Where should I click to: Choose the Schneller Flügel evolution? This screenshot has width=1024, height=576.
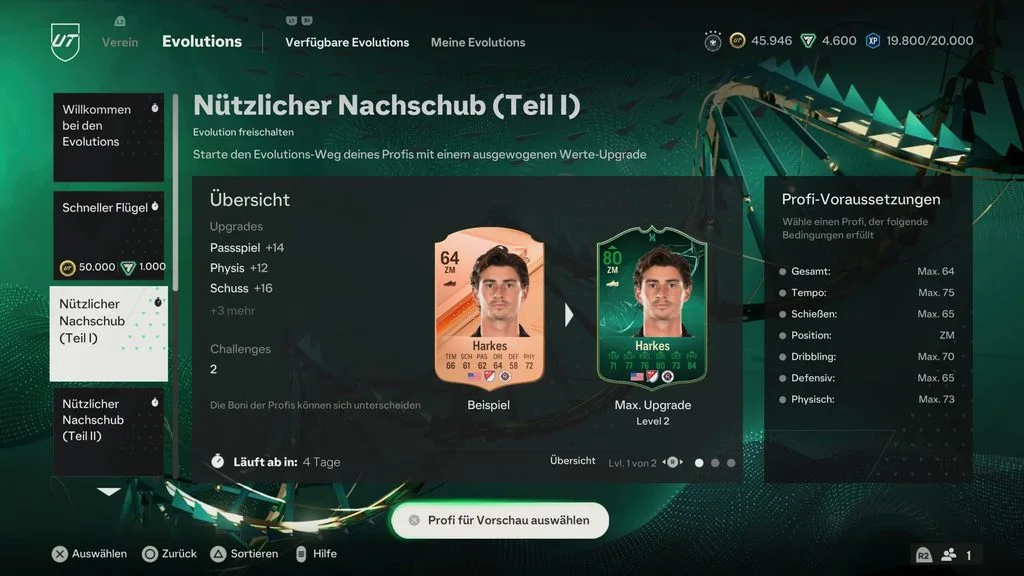[x=108, y=236]
